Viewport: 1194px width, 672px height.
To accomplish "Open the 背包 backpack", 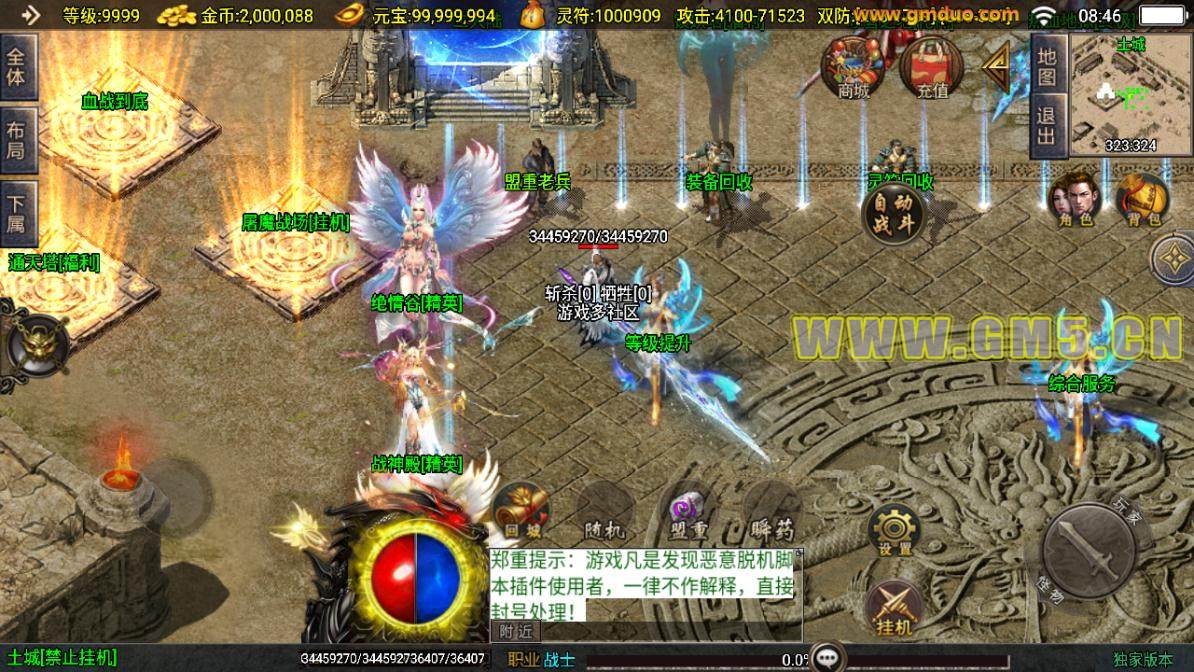I will 1142,200.
